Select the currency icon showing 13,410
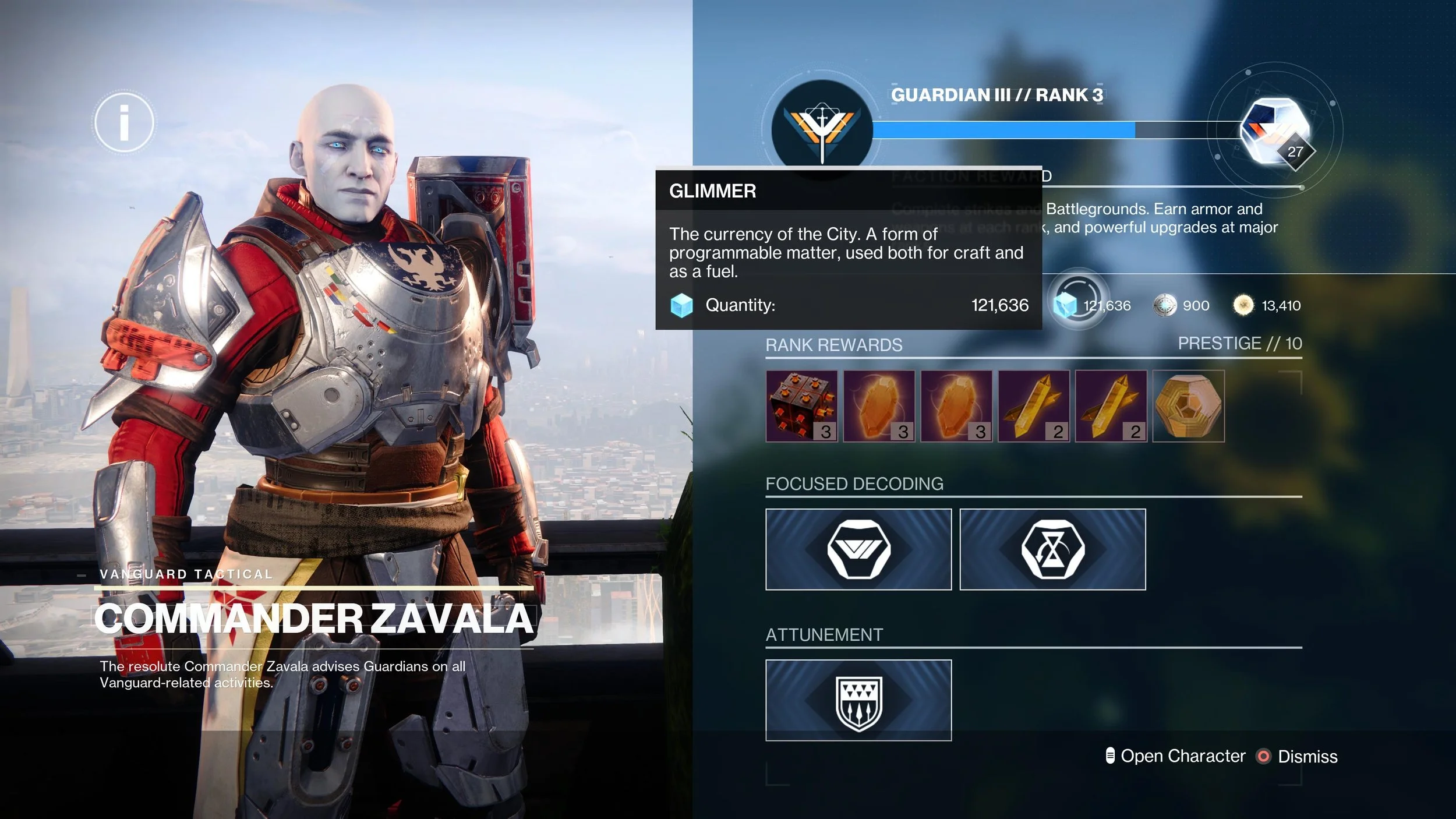The width and height of the screenshot is (1456, 819). 1243,305
